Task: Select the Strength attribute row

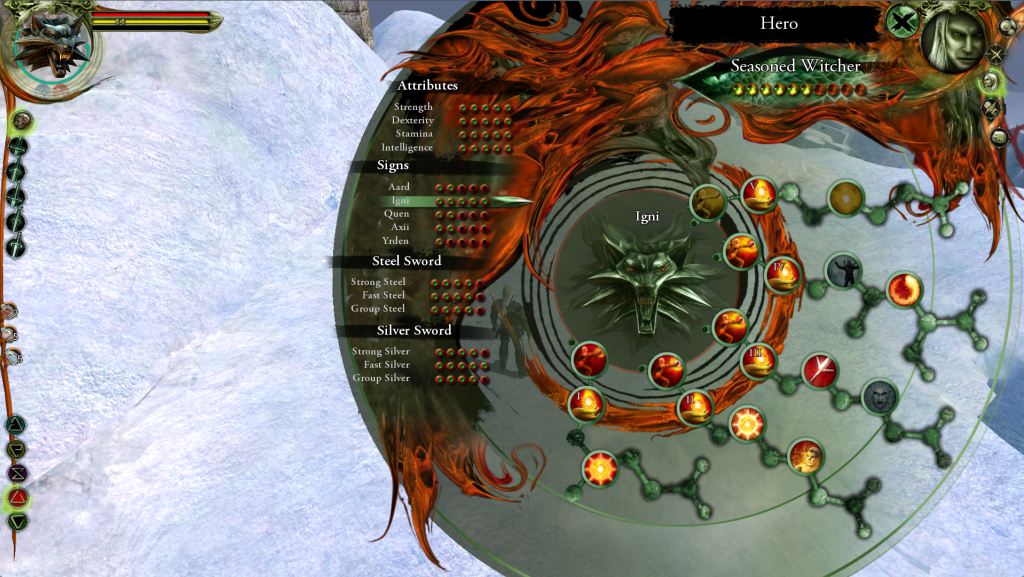Action: click(x=414, y=107)
